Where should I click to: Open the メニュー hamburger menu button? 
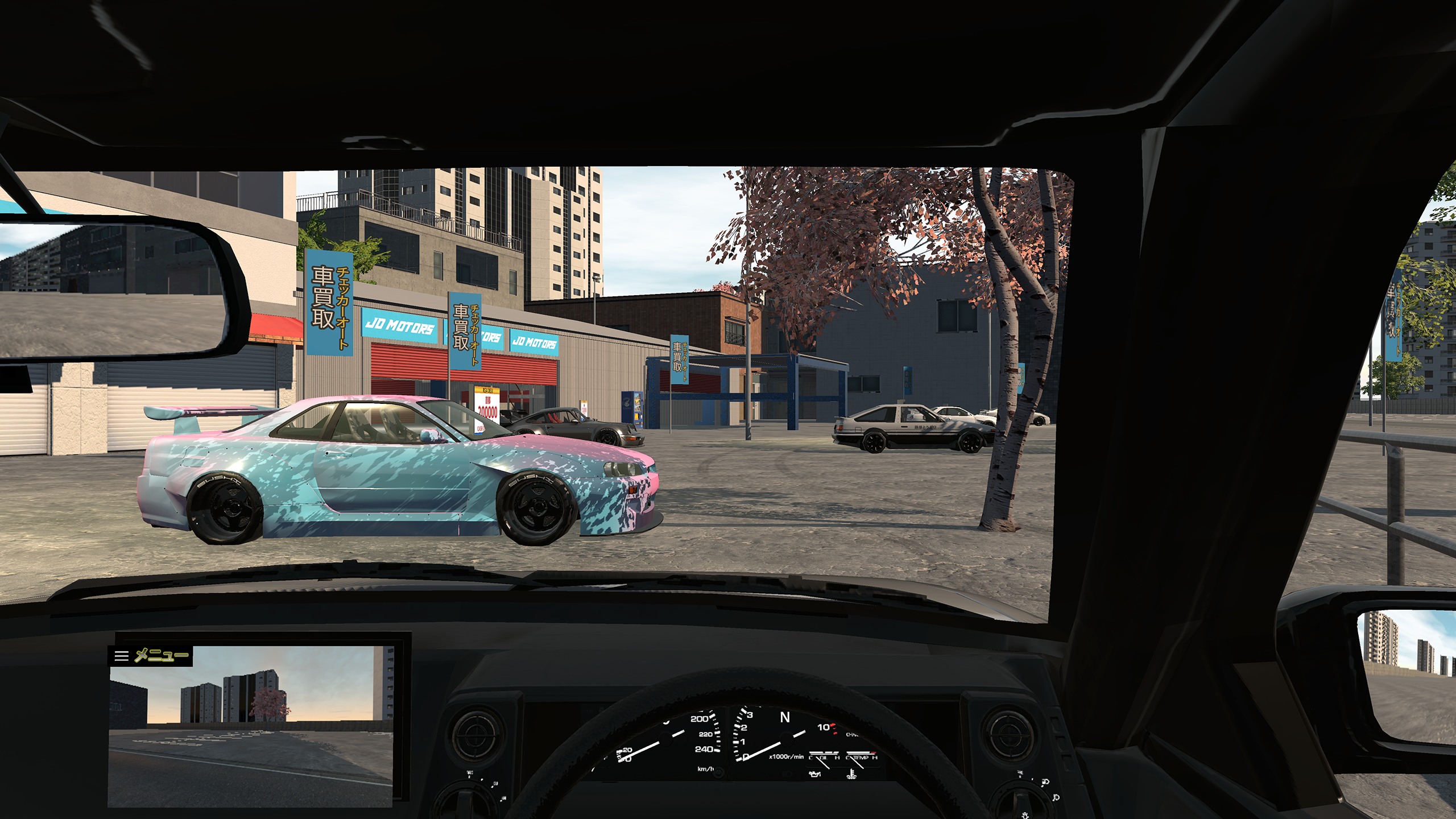coord(150,656)
